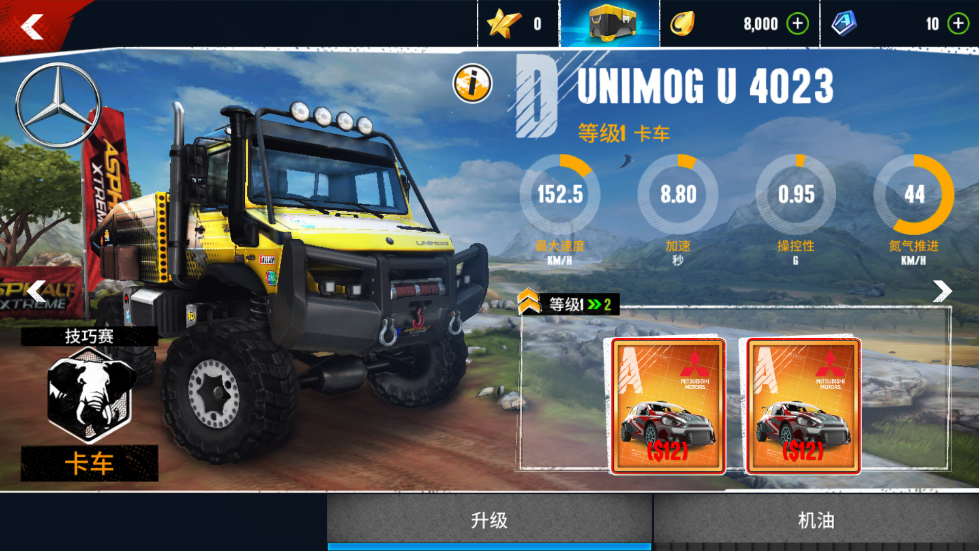Viewport: 979px width, 551px height.
Task: Switch to the previous vehicle with the left arrow
Action: point(36,292)
